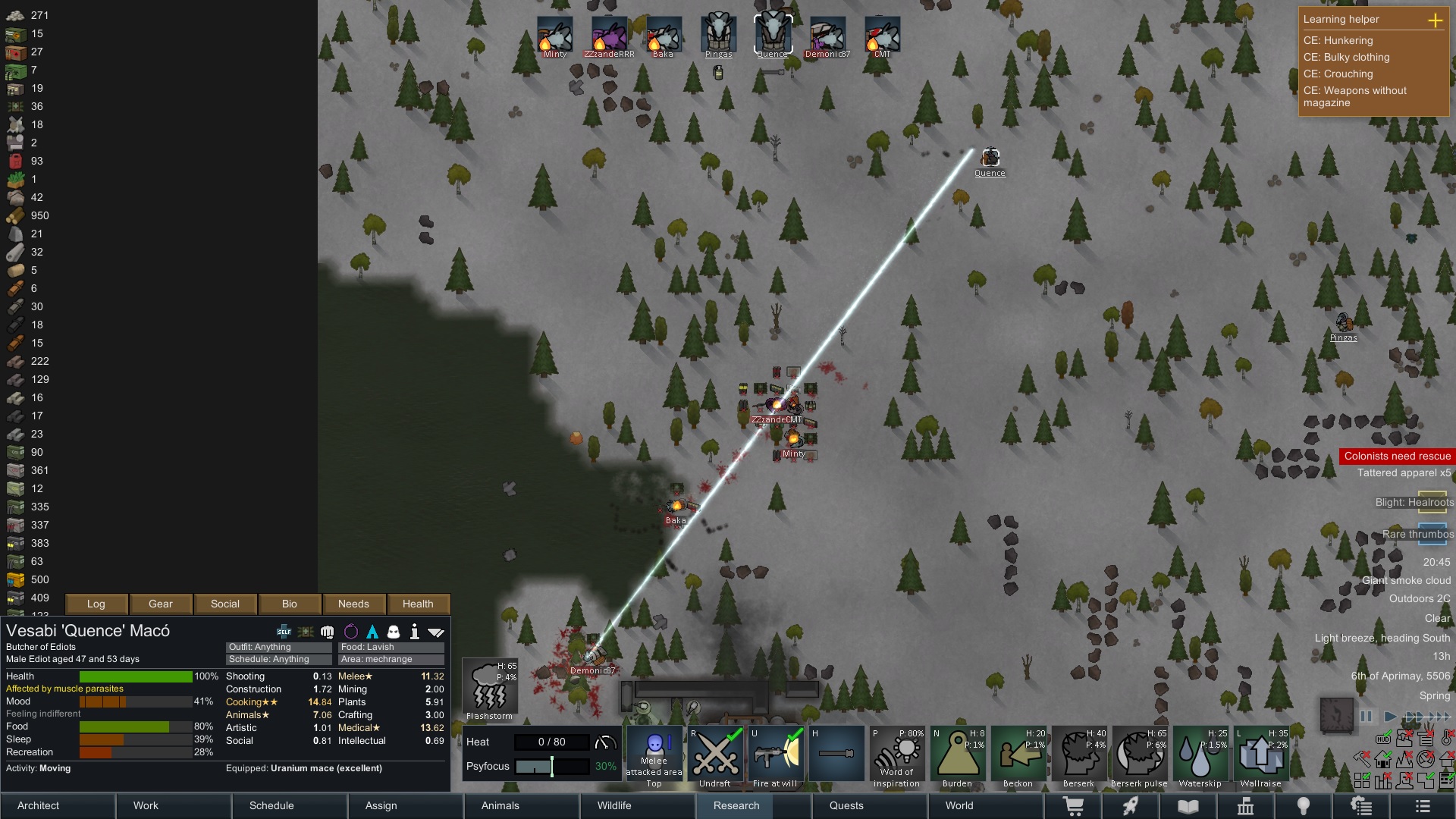Select colonist Minty's portrait

[x=555, y=35]
